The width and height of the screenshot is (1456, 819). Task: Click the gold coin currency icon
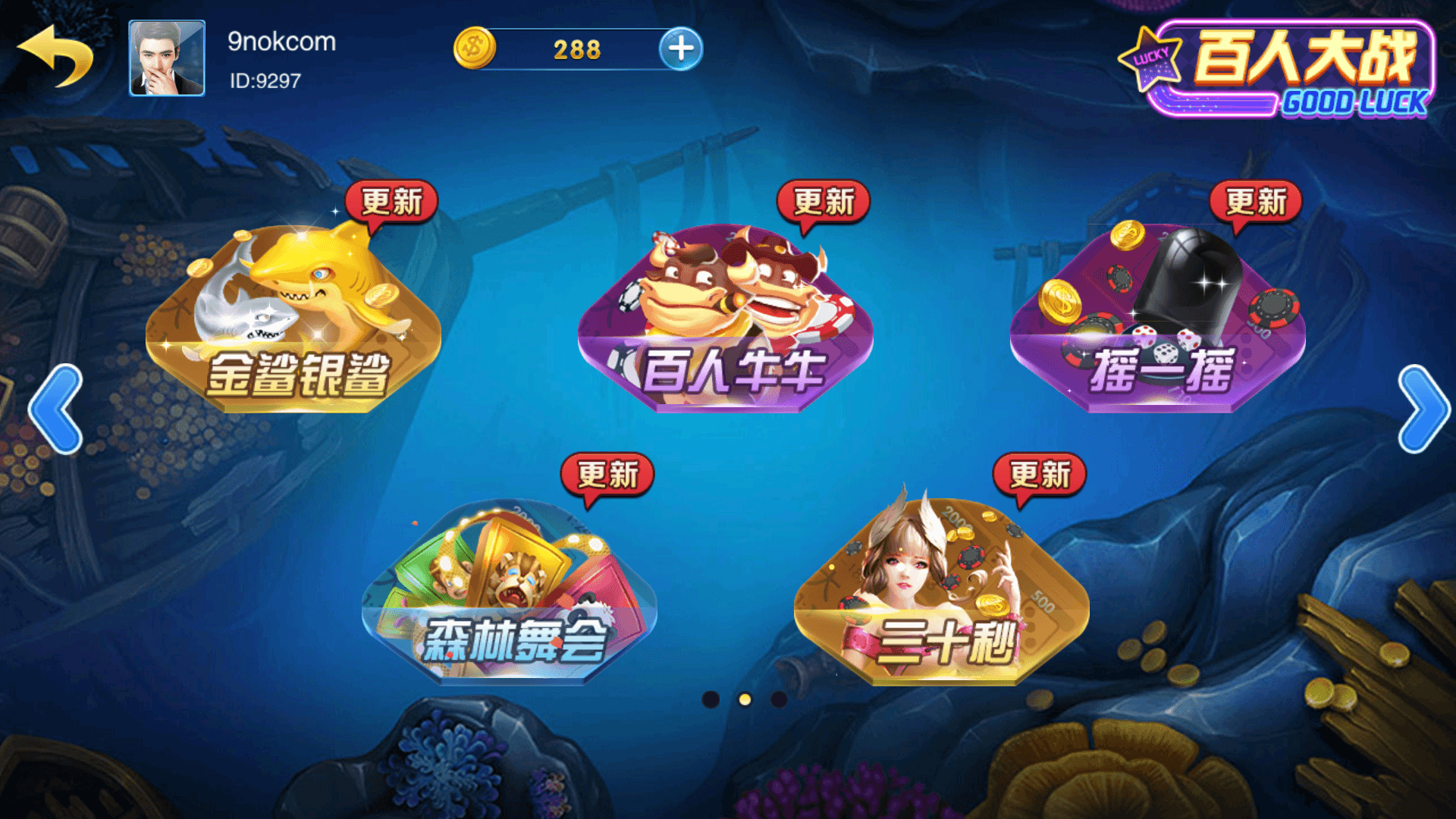click(x=474, y=48)
